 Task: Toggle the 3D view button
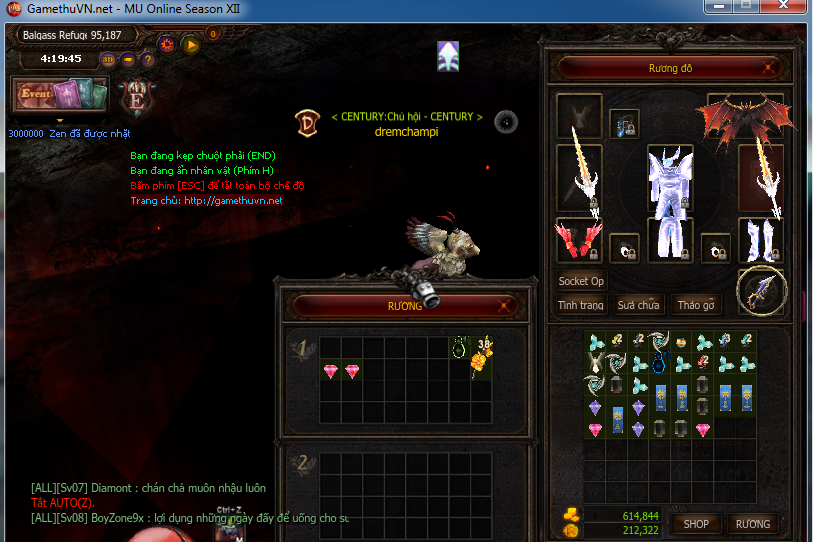[x=108, y=59]
